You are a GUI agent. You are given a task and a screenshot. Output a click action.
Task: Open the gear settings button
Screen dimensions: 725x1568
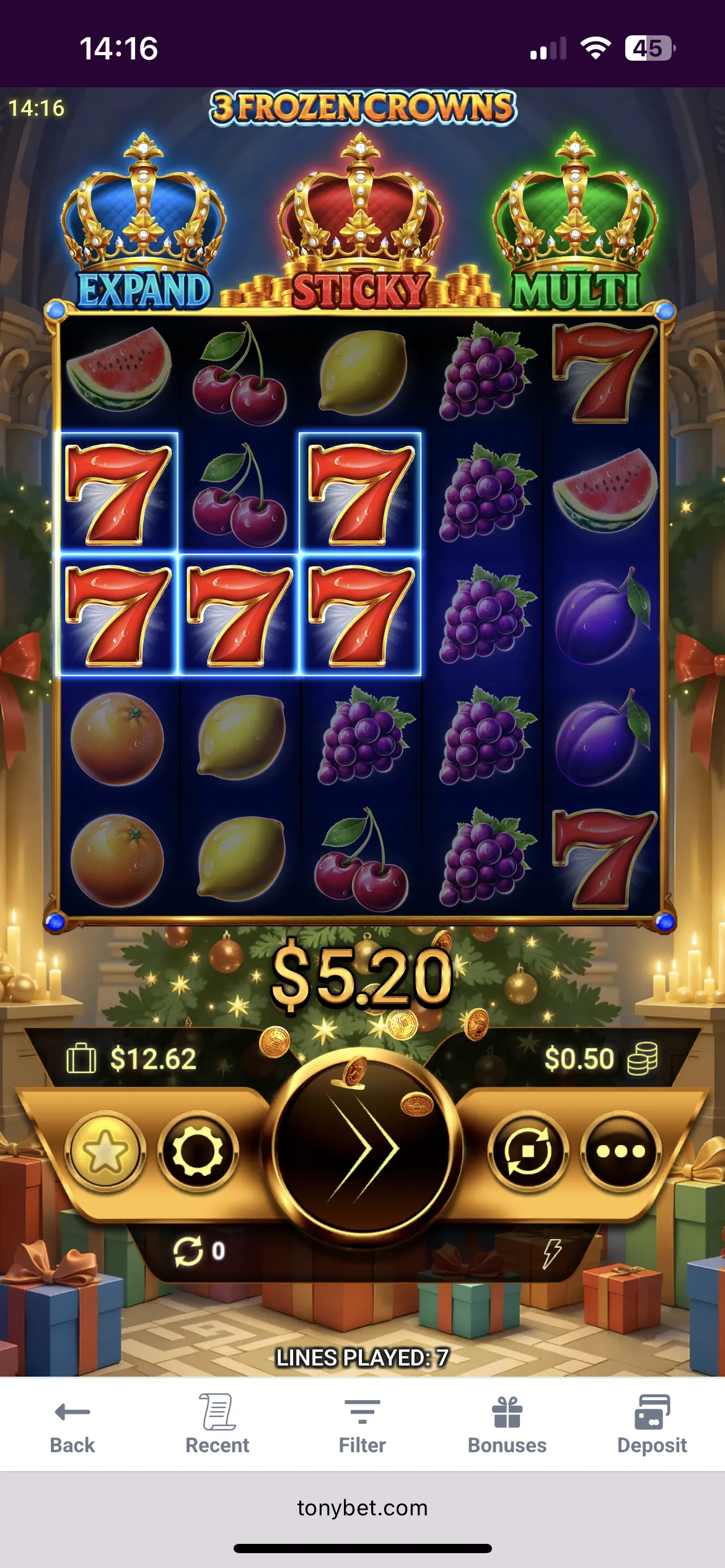198,1151
